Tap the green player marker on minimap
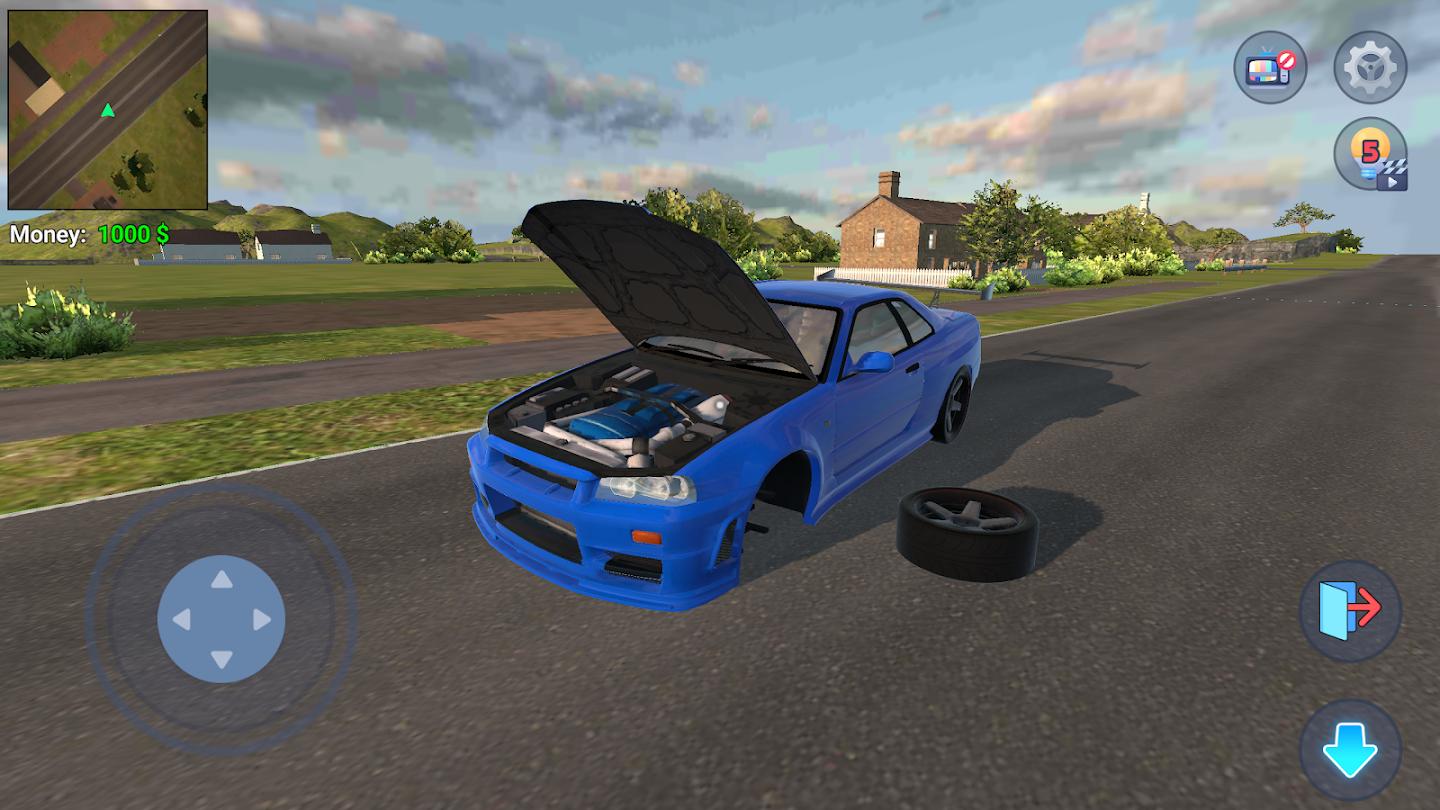1440x810 pixels. click(x=108, y=111)
